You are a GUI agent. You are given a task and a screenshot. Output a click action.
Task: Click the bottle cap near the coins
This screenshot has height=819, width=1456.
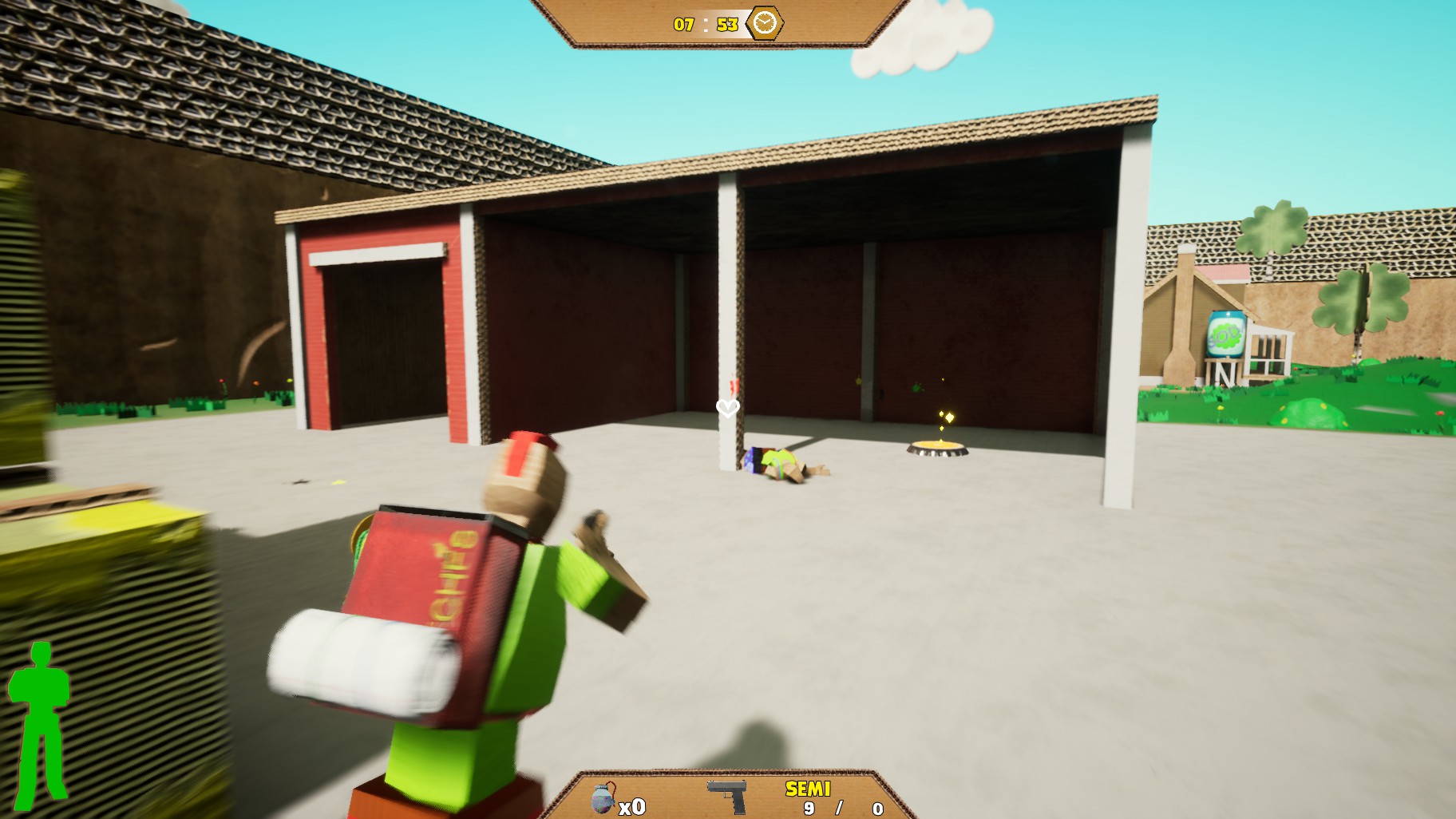point(936,452)
